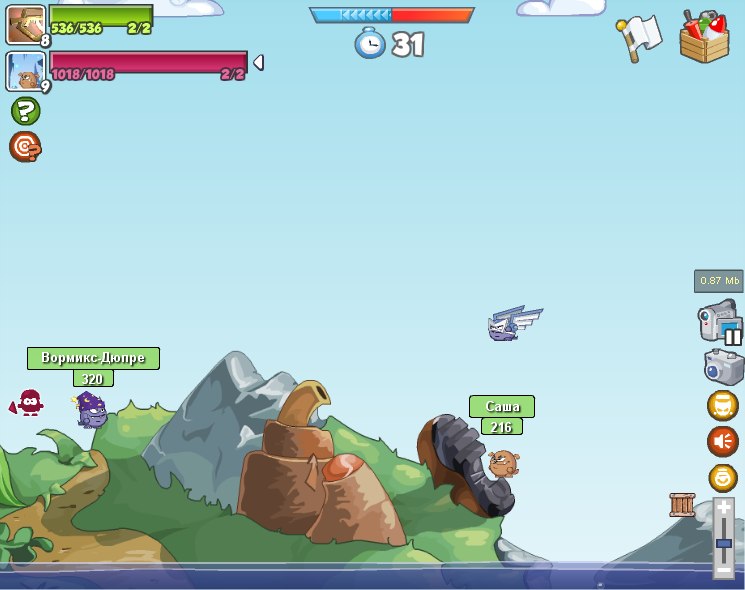Click the yellow round icon below speaker

tap(722, 477)
